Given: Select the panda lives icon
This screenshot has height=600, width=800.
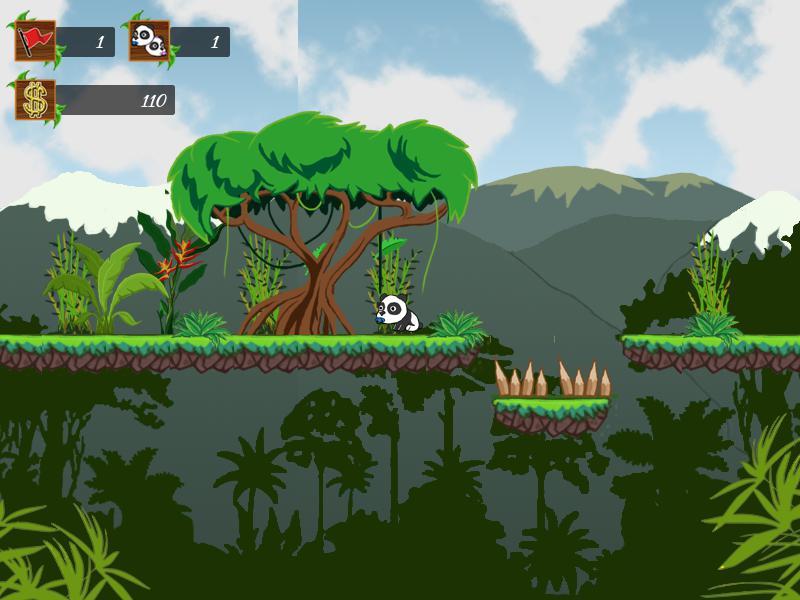Looking at the screenshot, I should pos(149,42).
